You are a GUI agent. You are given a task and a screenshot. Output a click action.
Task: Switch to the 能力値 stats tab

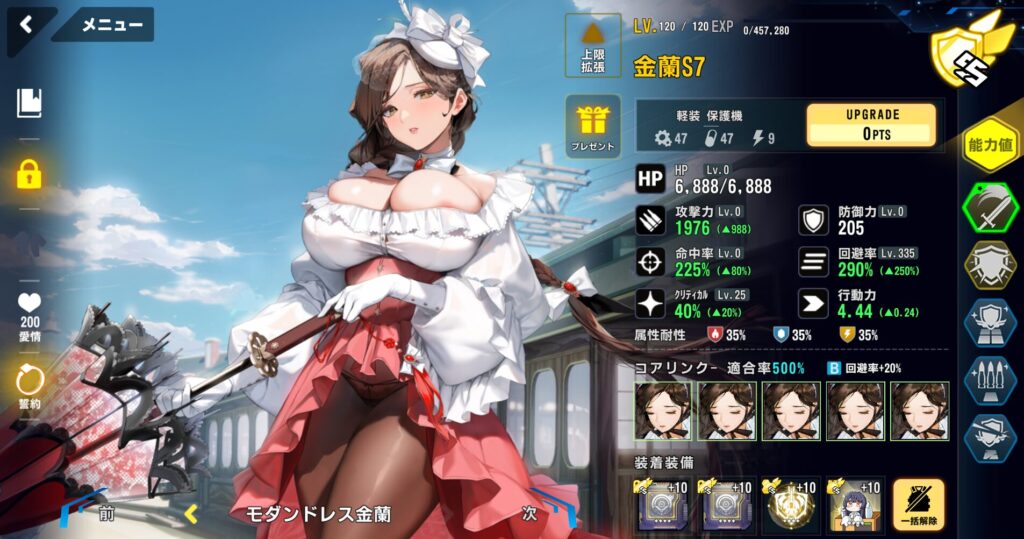tap(990, 146)
